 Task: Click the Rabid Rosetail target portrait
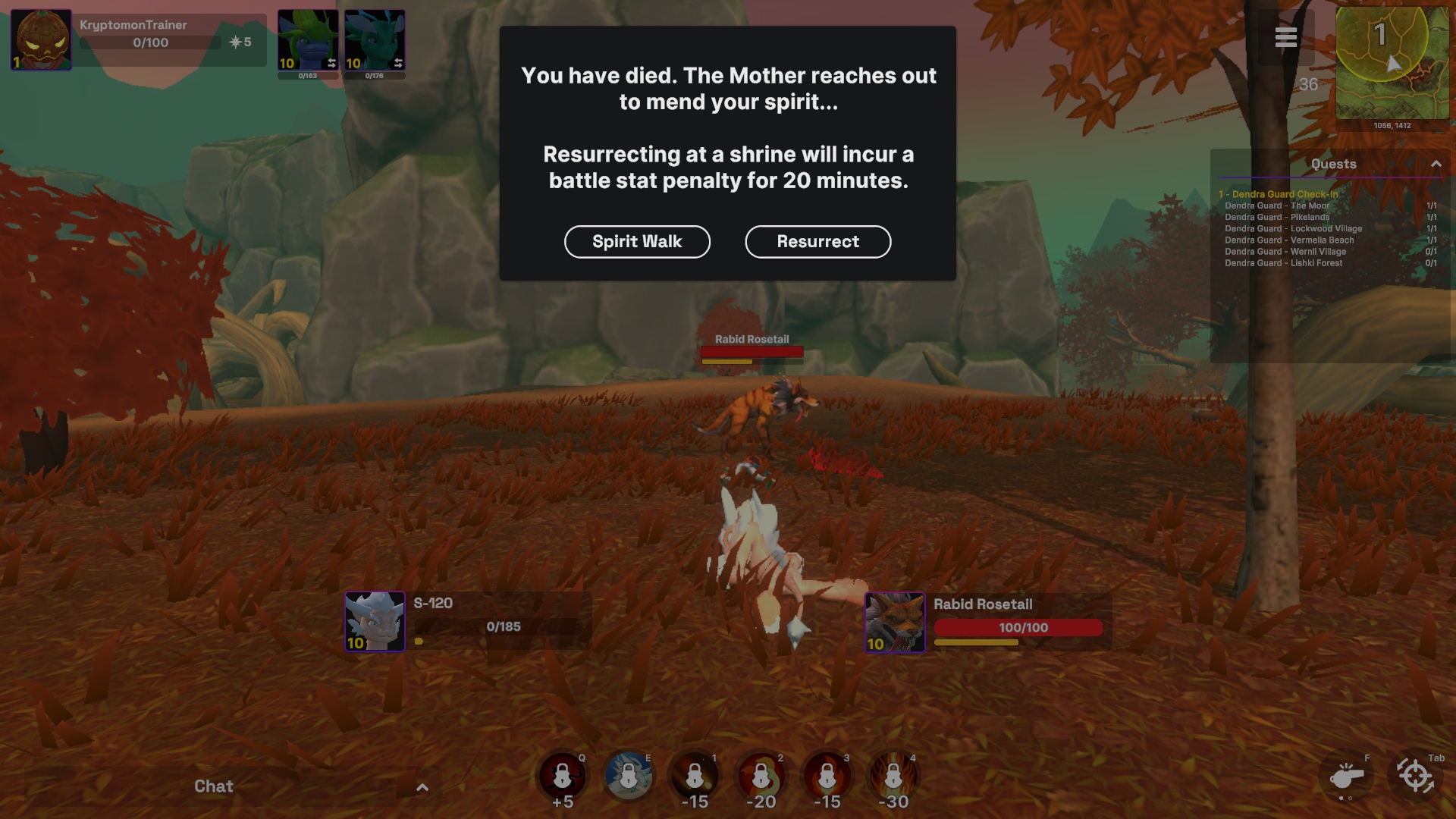tap(895, 623)
